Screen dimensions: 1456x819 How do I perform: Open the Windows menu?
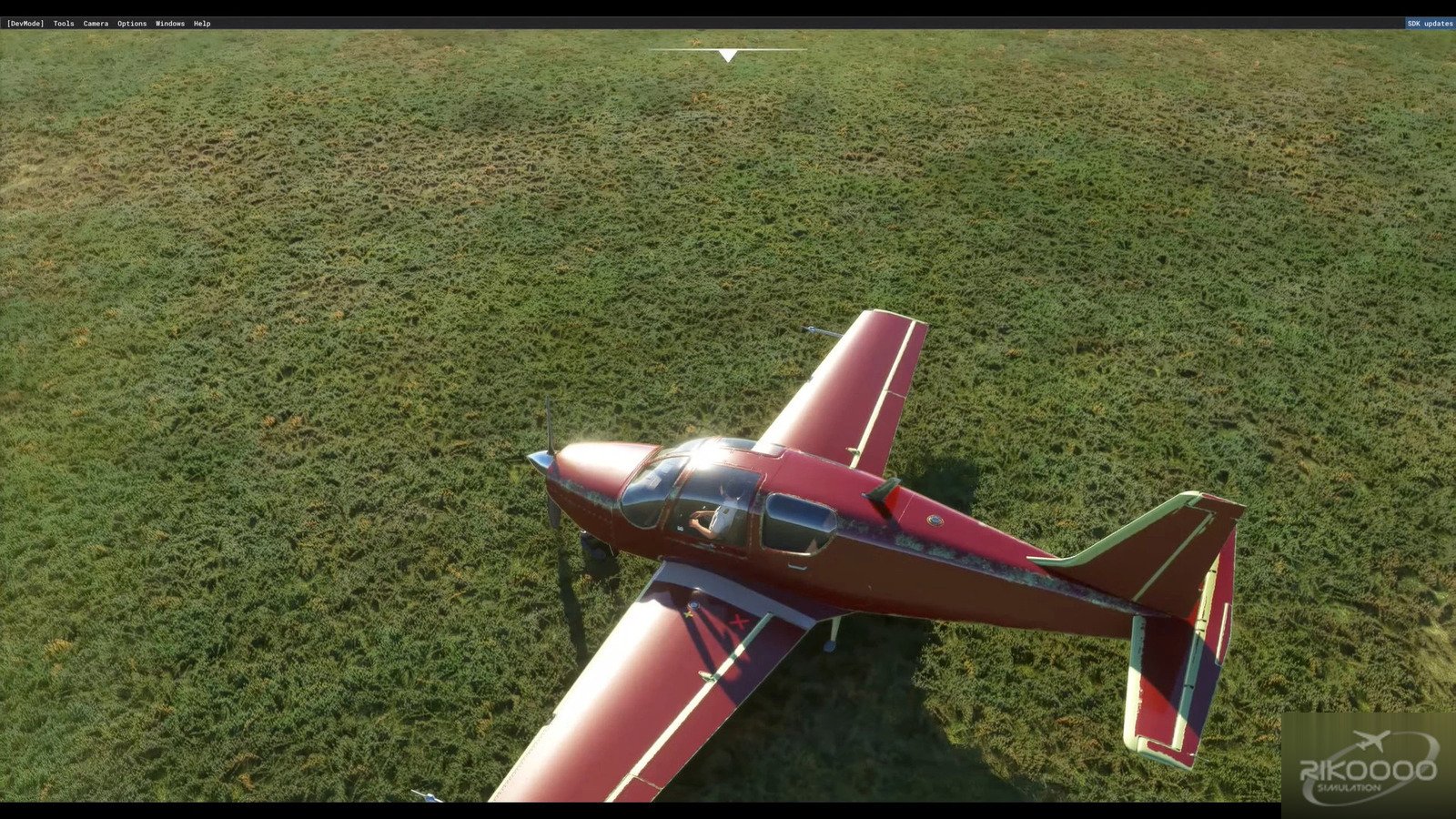pyautogui.click(x=170, y=24)
